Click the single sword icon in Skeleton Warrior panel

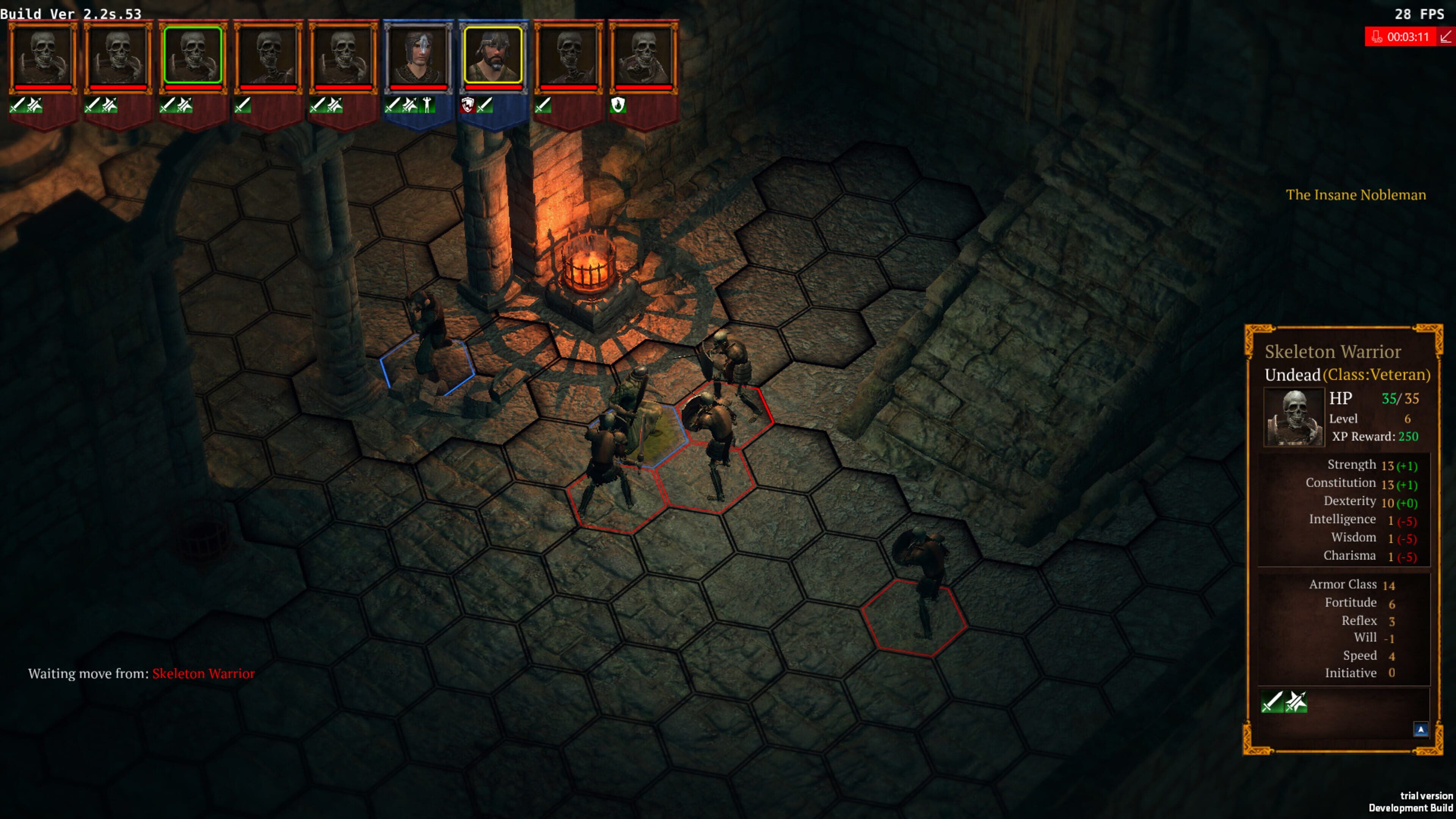1272,702
